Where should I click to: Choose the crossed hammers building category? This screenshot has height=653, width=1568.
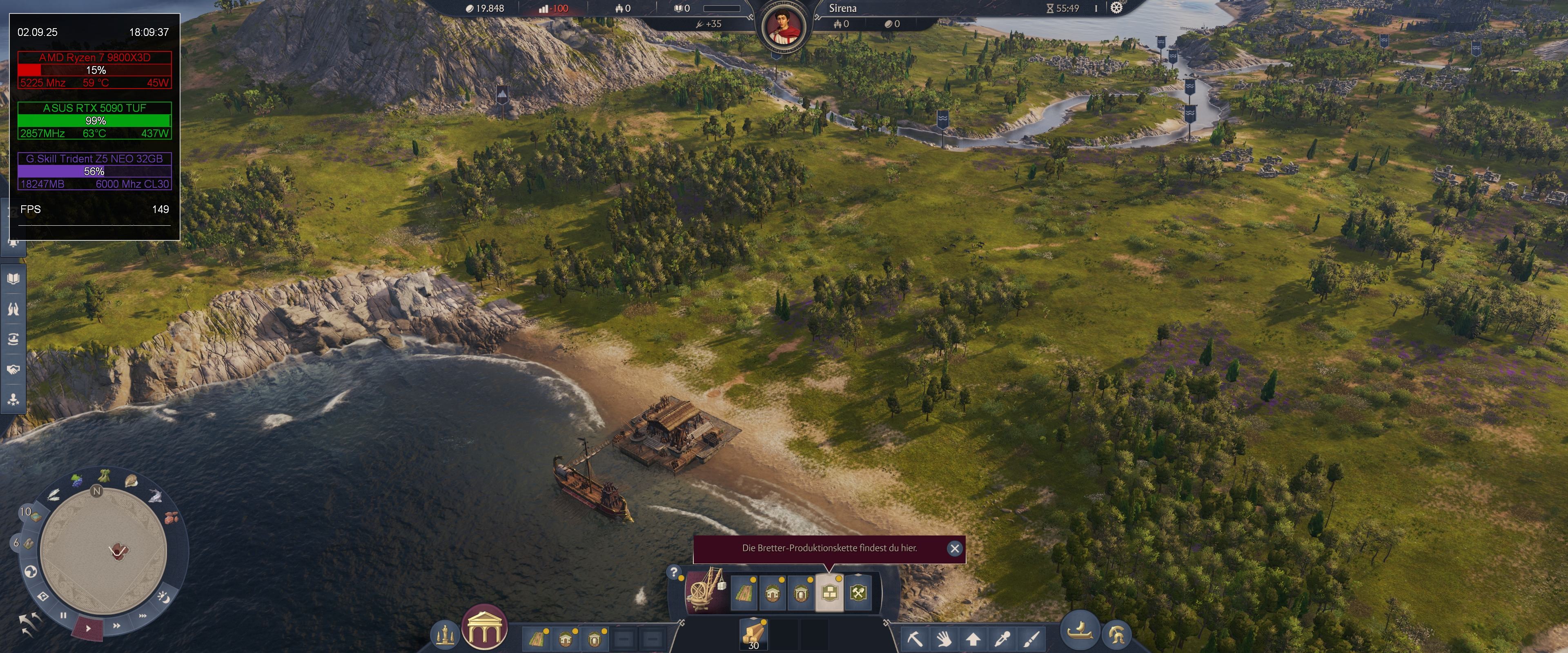click(x=858, y=592)
